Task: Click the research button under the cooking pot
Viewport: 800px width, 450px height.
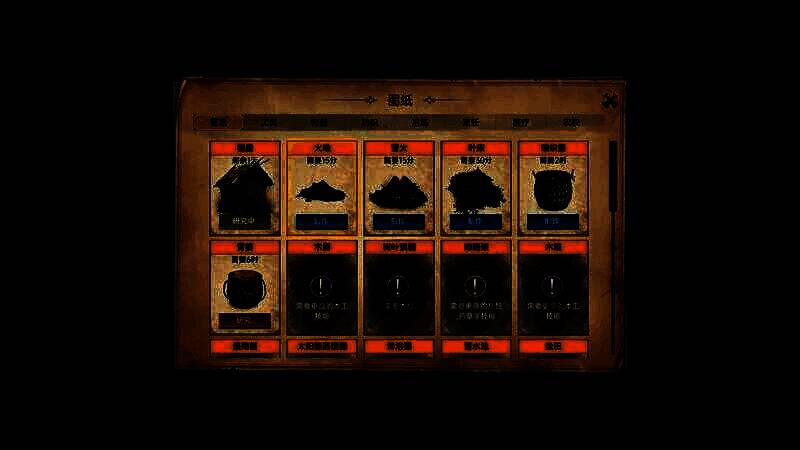Action: 244,320
